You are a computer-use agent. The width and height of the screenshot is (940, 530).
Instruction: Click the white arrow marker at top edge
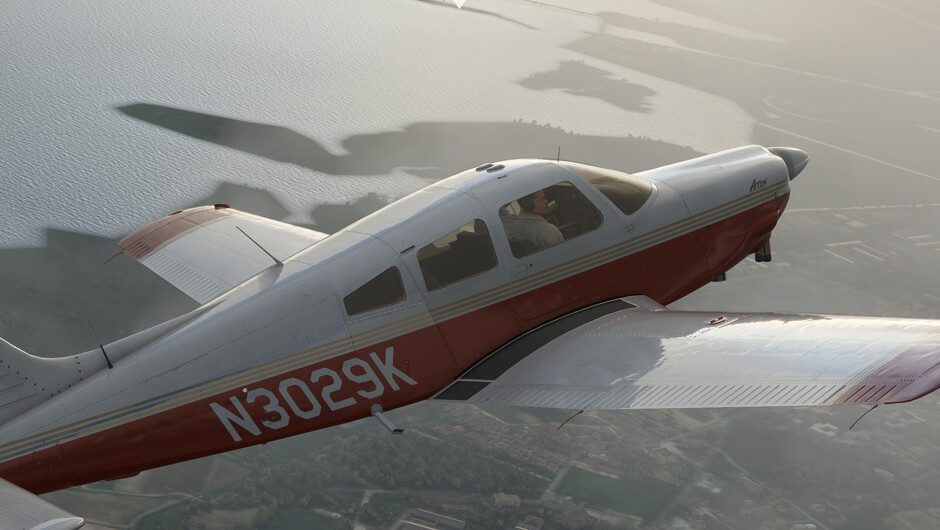459,3
